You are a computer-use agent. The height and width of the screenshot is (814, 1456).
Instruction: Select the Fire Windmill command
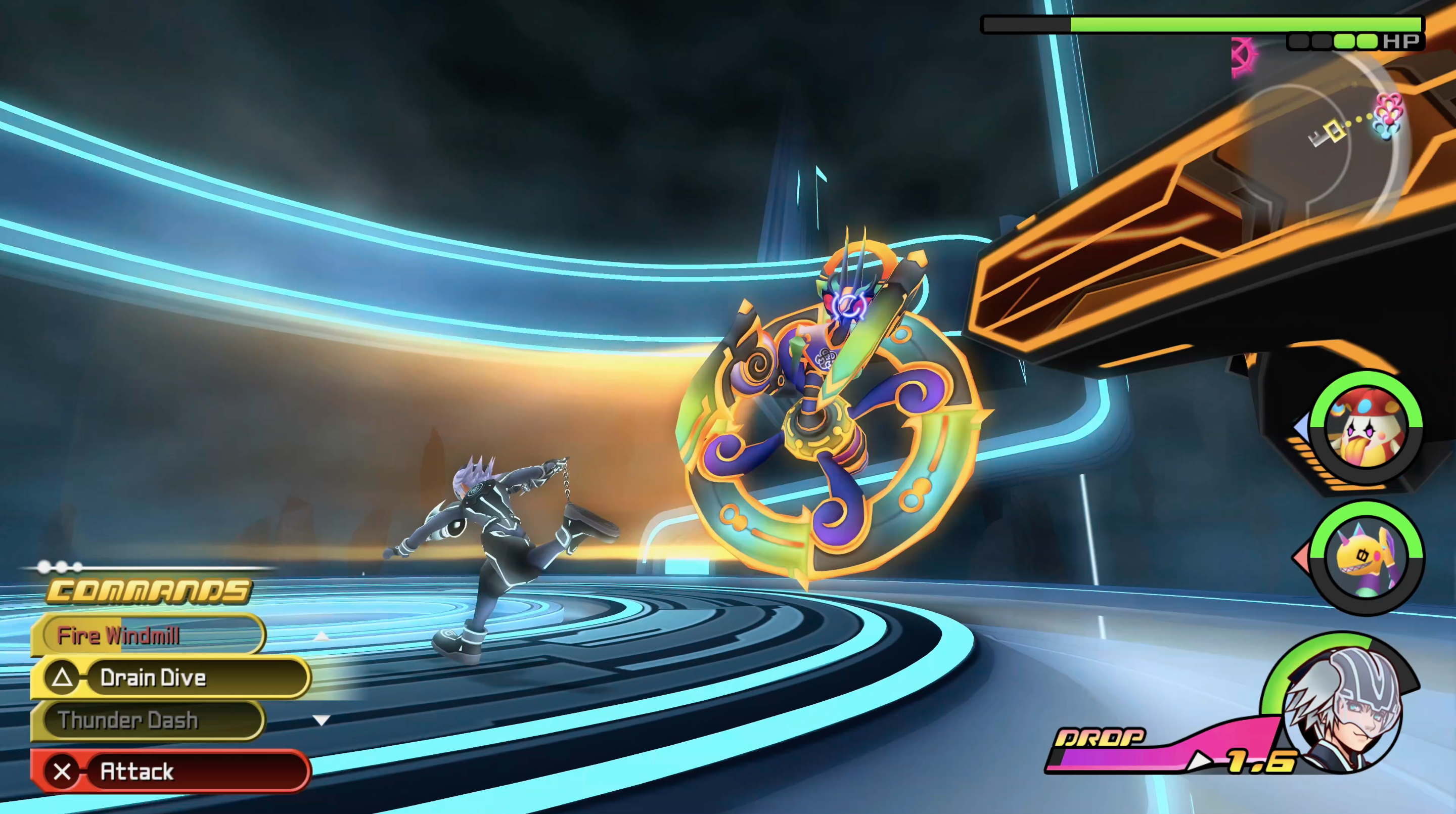click(x=120, y=635)
